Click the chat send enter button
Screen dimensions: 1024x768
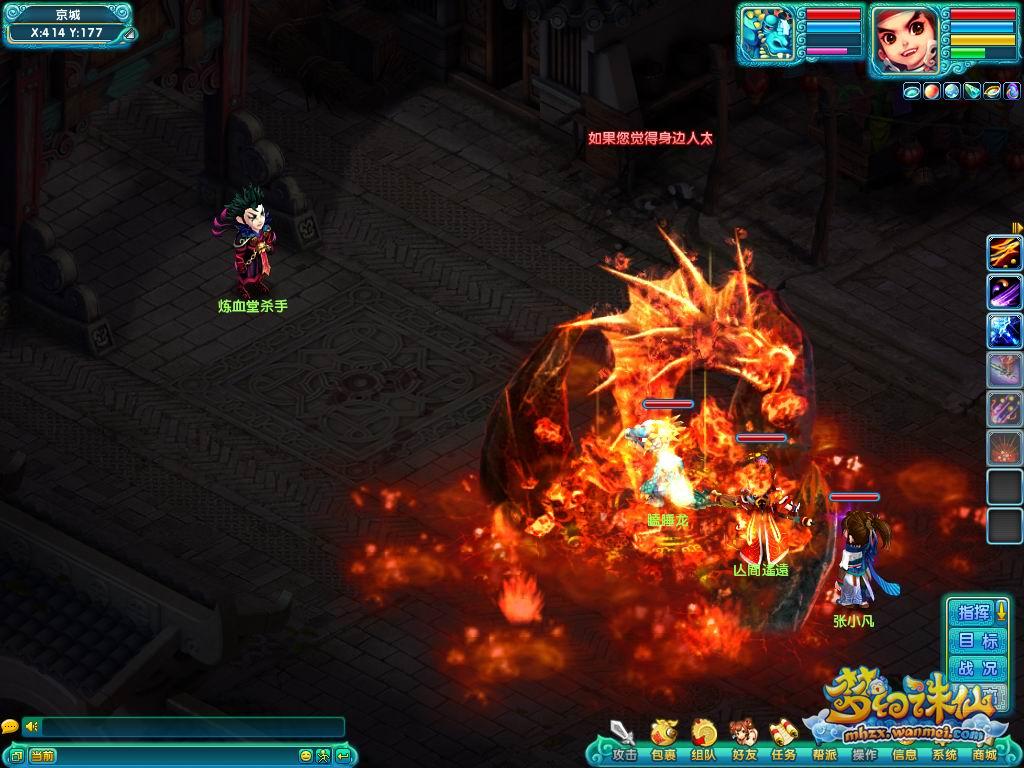click(x=343, y=755)
